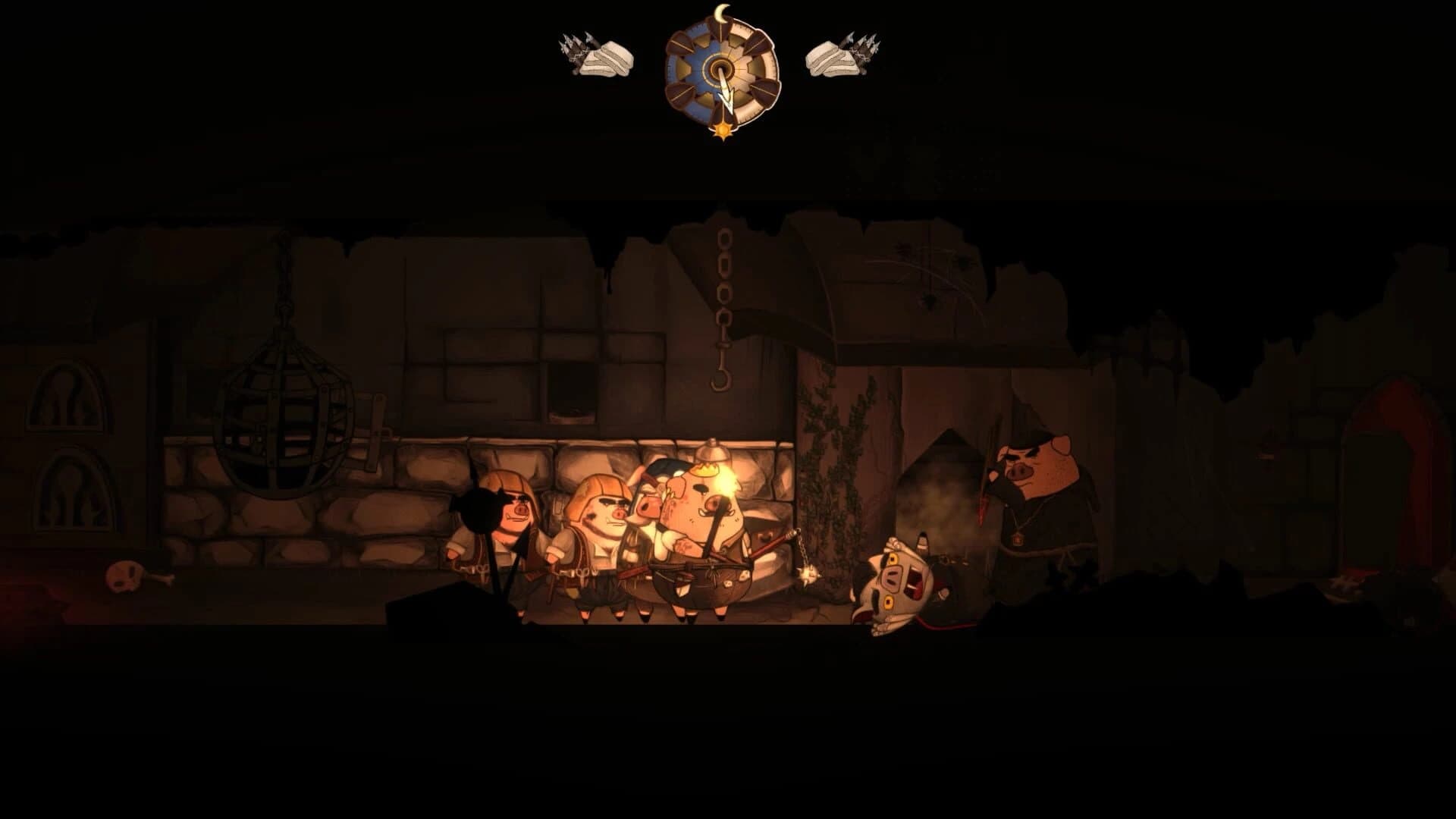
Task: Click the sun emblem beneath the clock dial
Action: click(x=722, y=130)
